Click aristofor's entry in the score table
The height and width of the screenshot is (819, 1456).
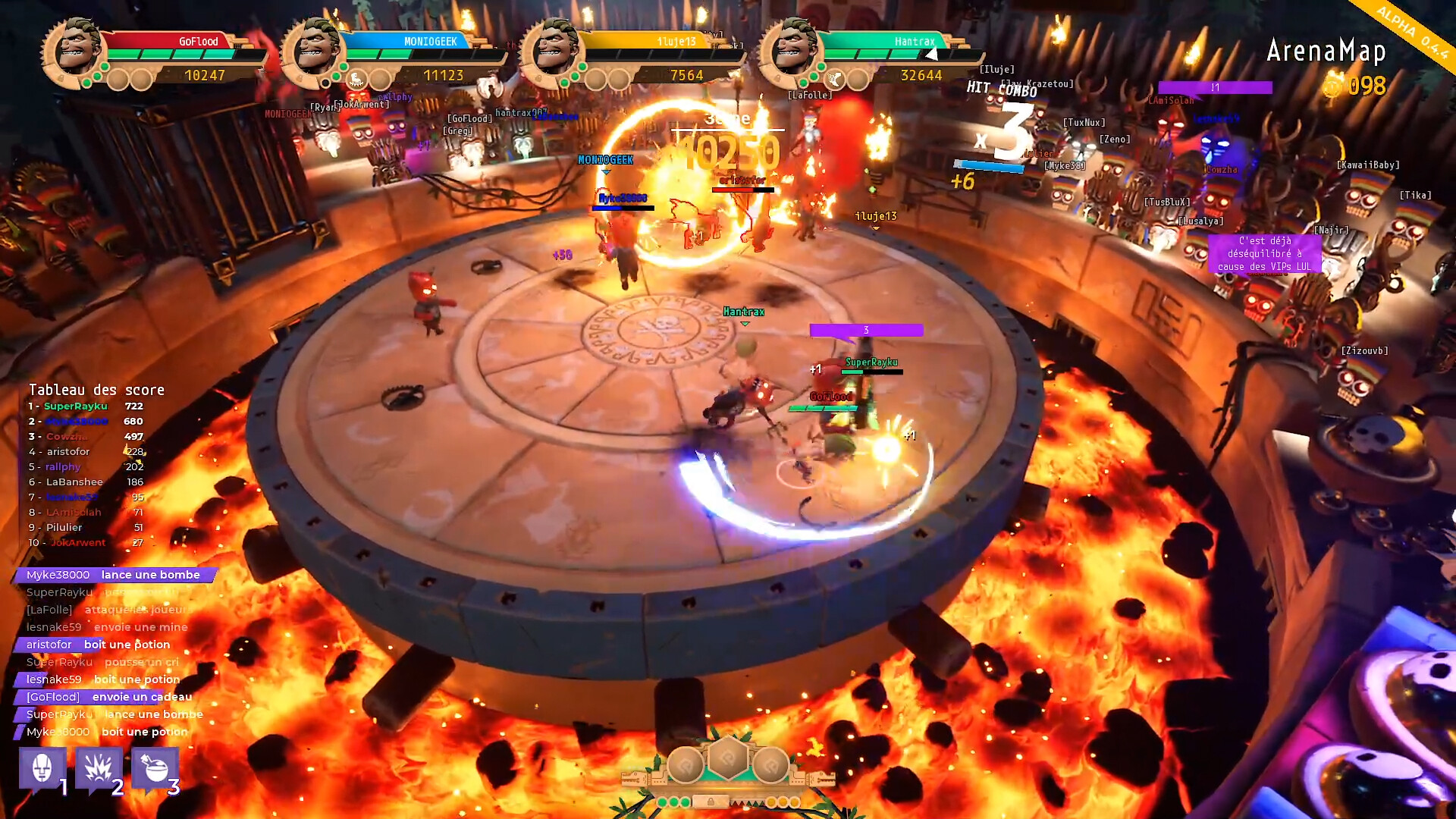(x=85, y=452)
